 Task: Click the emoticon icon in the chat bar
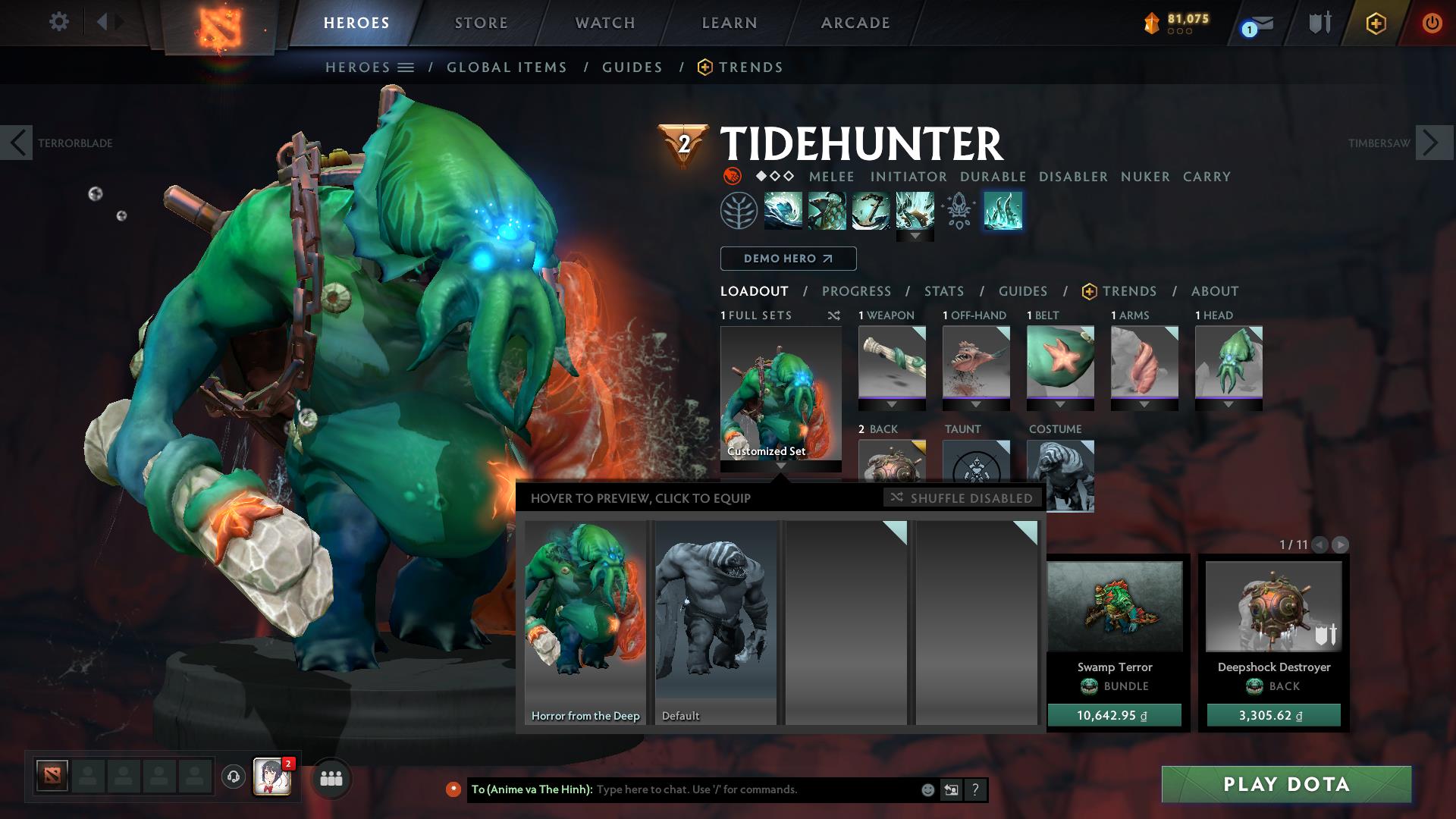point(927,789)
